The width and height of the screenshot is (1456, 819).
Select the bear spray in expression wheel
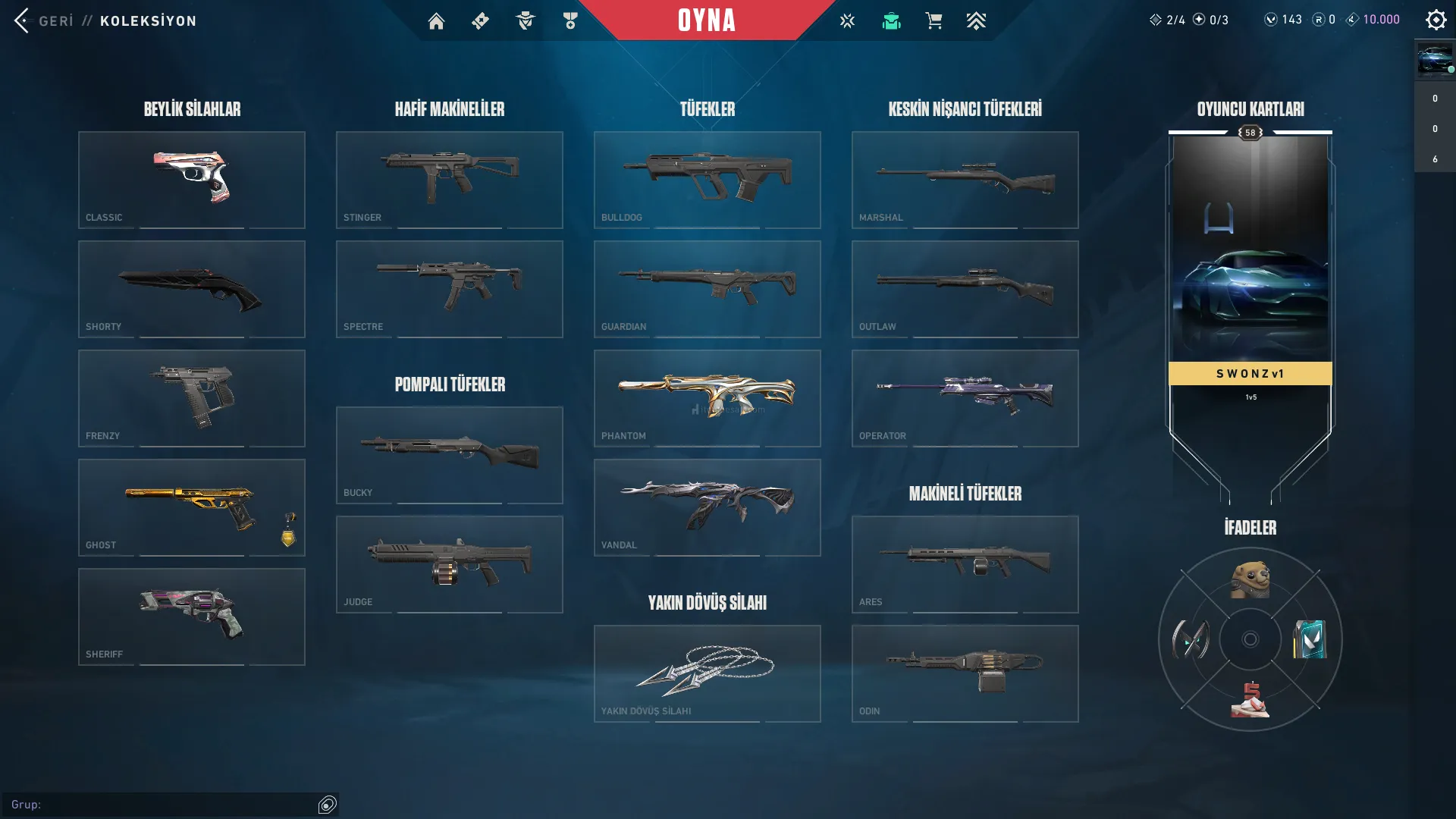[x=1250, y=580]
